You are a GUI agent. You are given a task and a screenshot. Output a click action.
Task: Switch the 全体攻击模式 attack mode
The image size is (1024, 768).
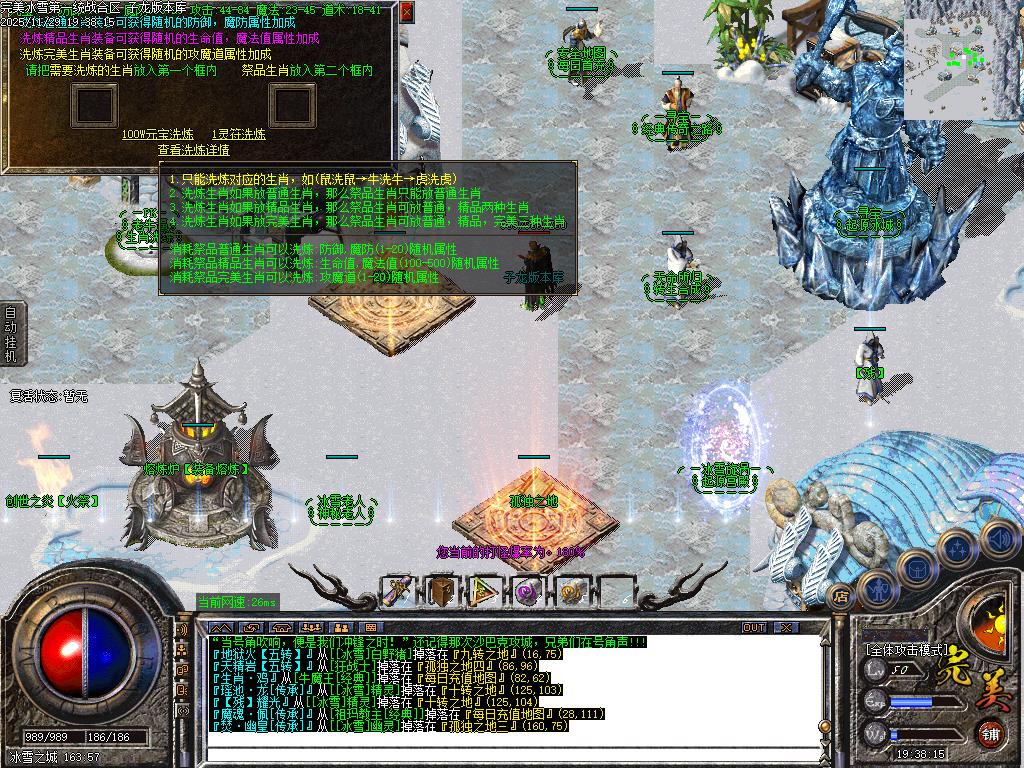click(906, 649)
